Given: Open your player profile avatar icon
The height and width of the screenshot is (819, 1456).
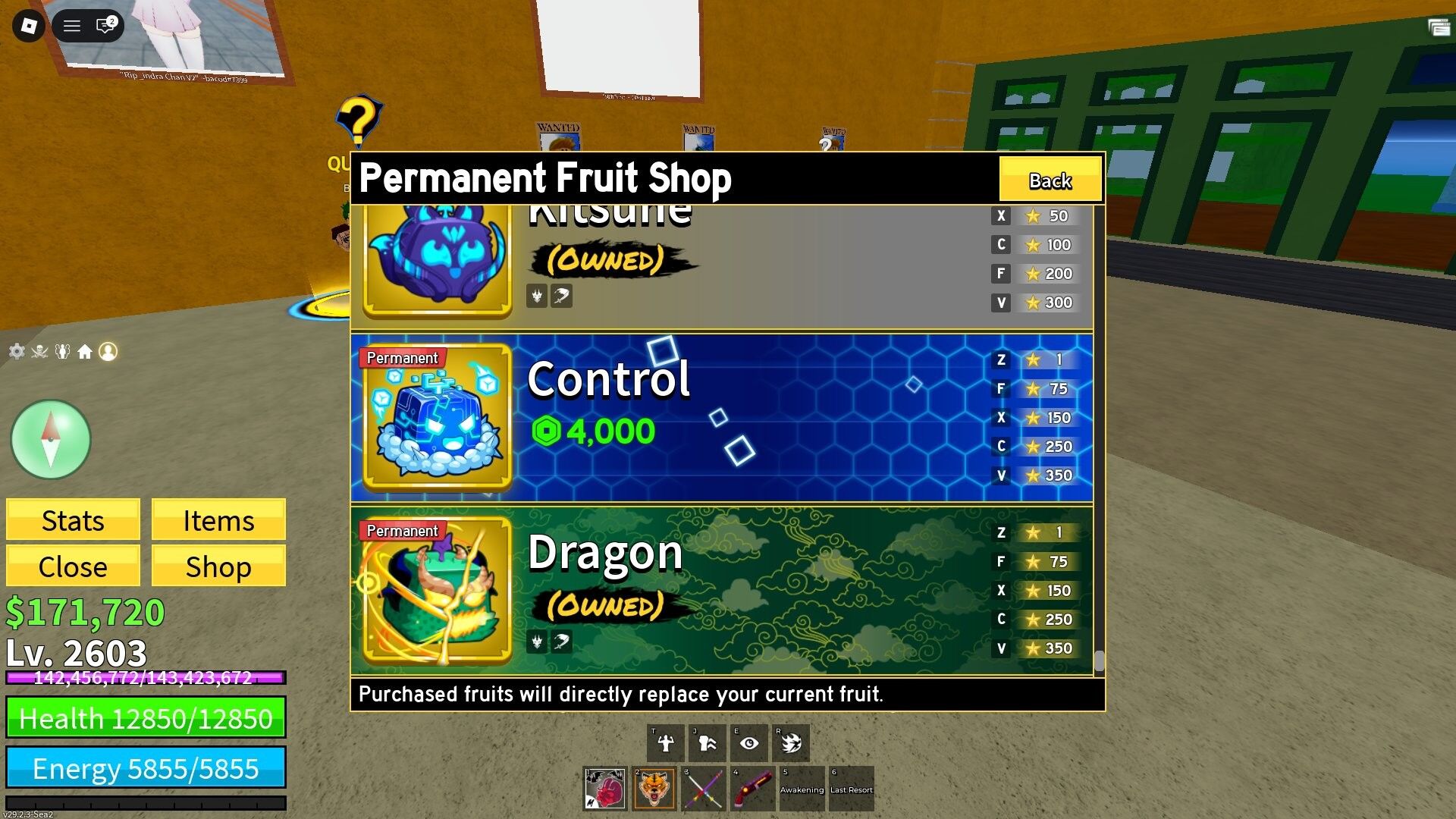Looking at the screenshot, I should click(x=108, y=350).
